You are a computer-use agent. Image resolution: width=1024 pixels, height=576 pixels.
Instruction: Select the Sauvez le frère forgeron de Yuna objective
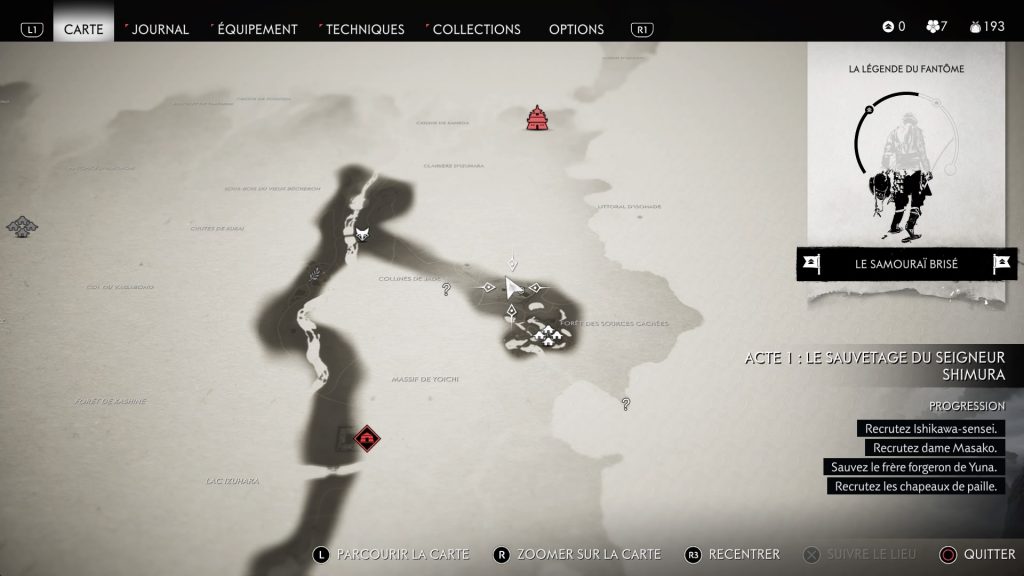tap(914, 467)
